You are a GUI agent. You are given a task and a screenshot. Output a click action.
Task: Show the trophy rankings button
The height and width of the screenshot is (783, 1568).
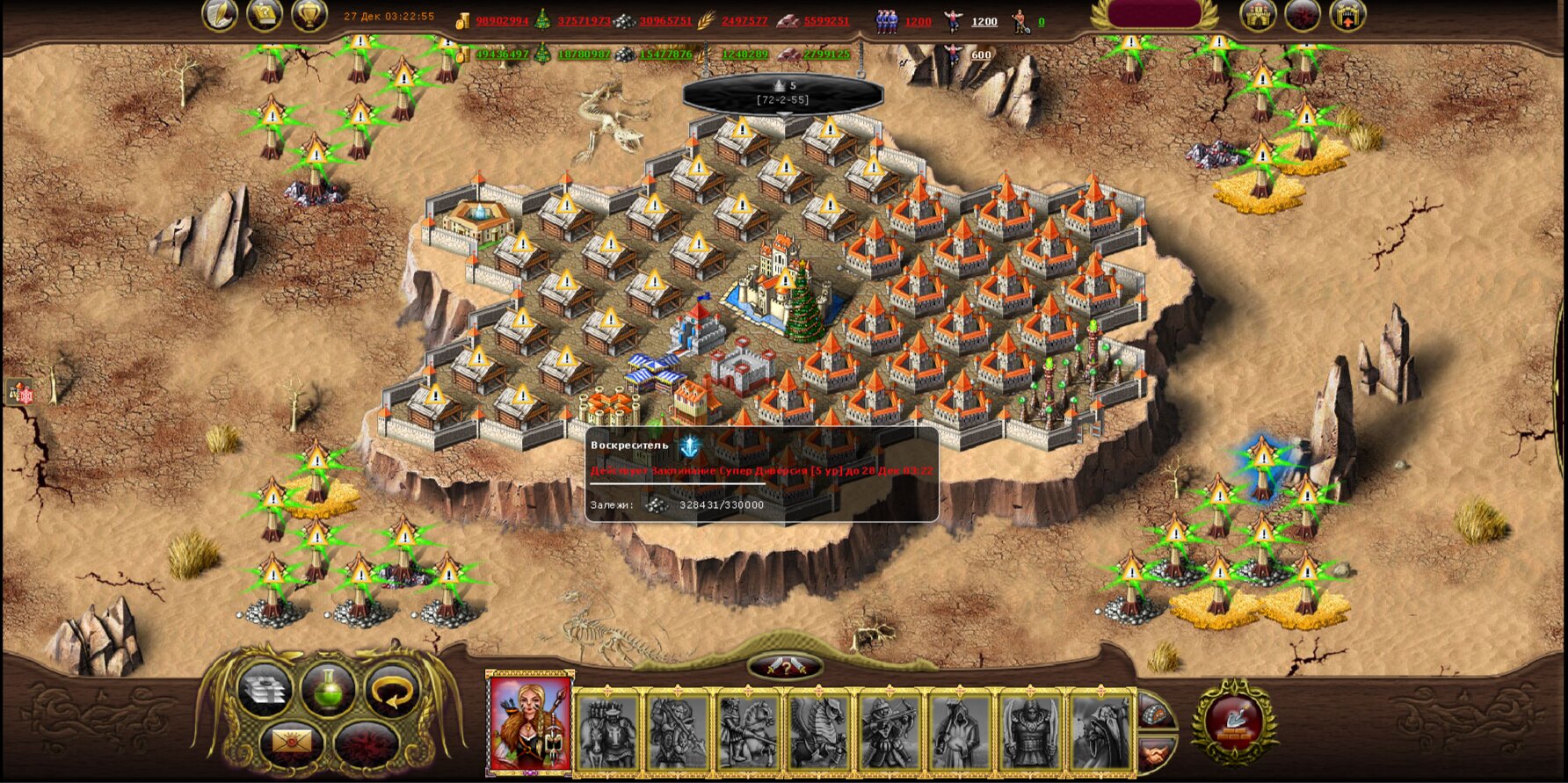point(309,15)
